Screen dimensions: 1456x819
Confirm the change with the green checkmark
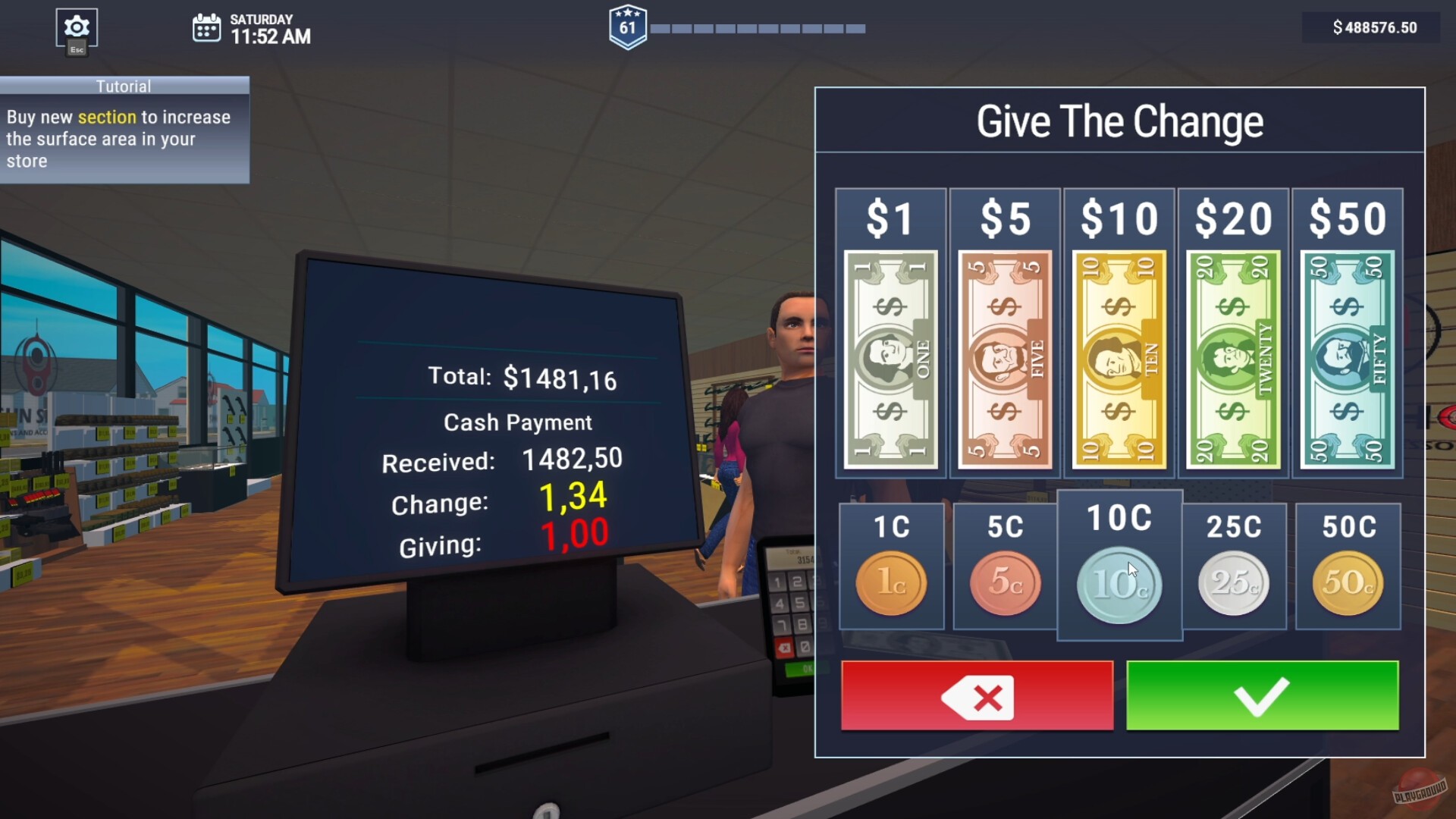[1261, 695]
